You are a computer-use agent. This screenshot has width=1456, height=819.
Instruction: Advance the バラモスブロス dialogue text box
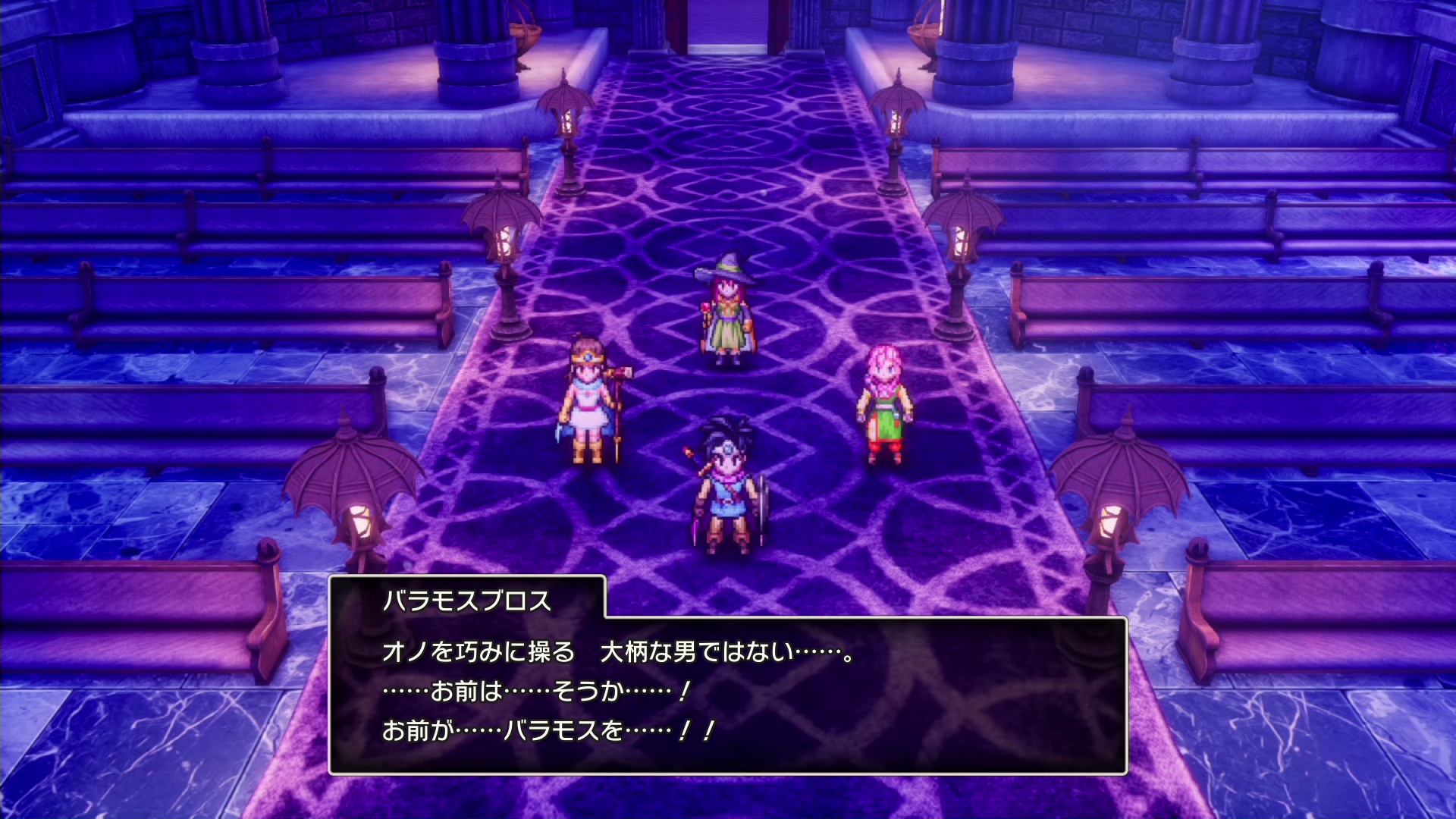point(727,694)
